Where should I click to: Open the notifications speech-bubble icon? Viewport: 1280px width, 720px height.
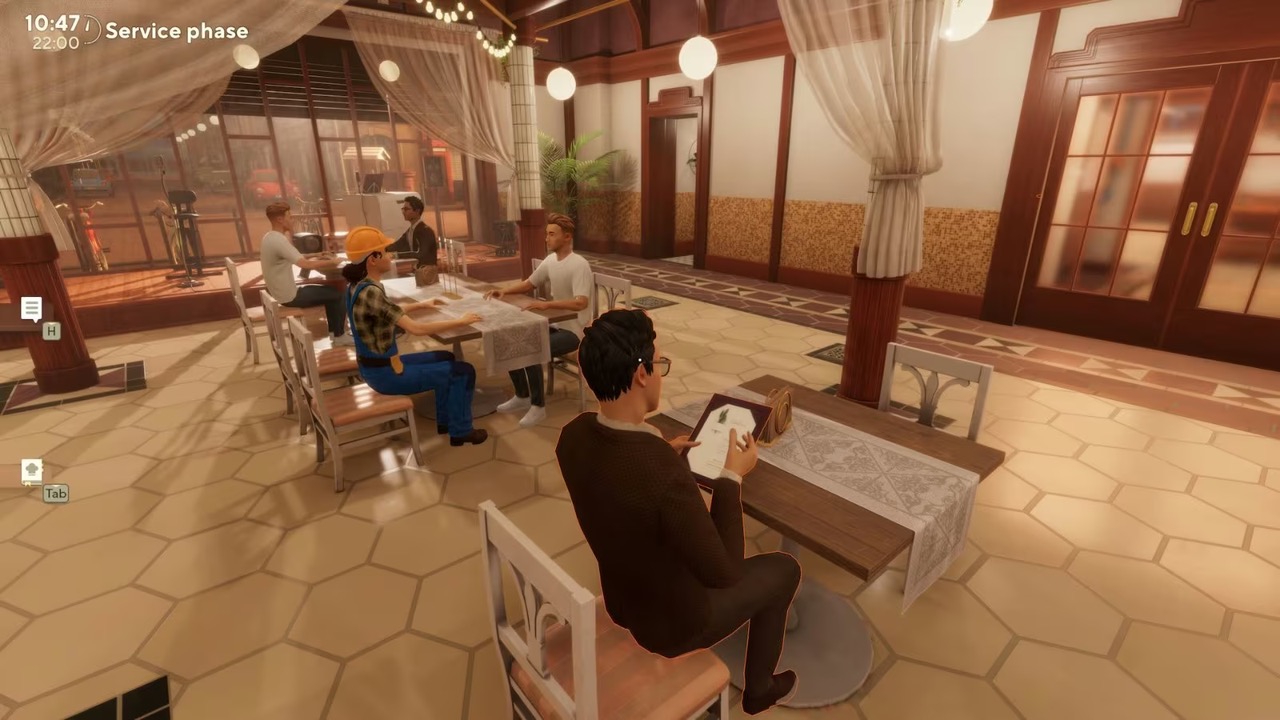click(x=31, y=309)
